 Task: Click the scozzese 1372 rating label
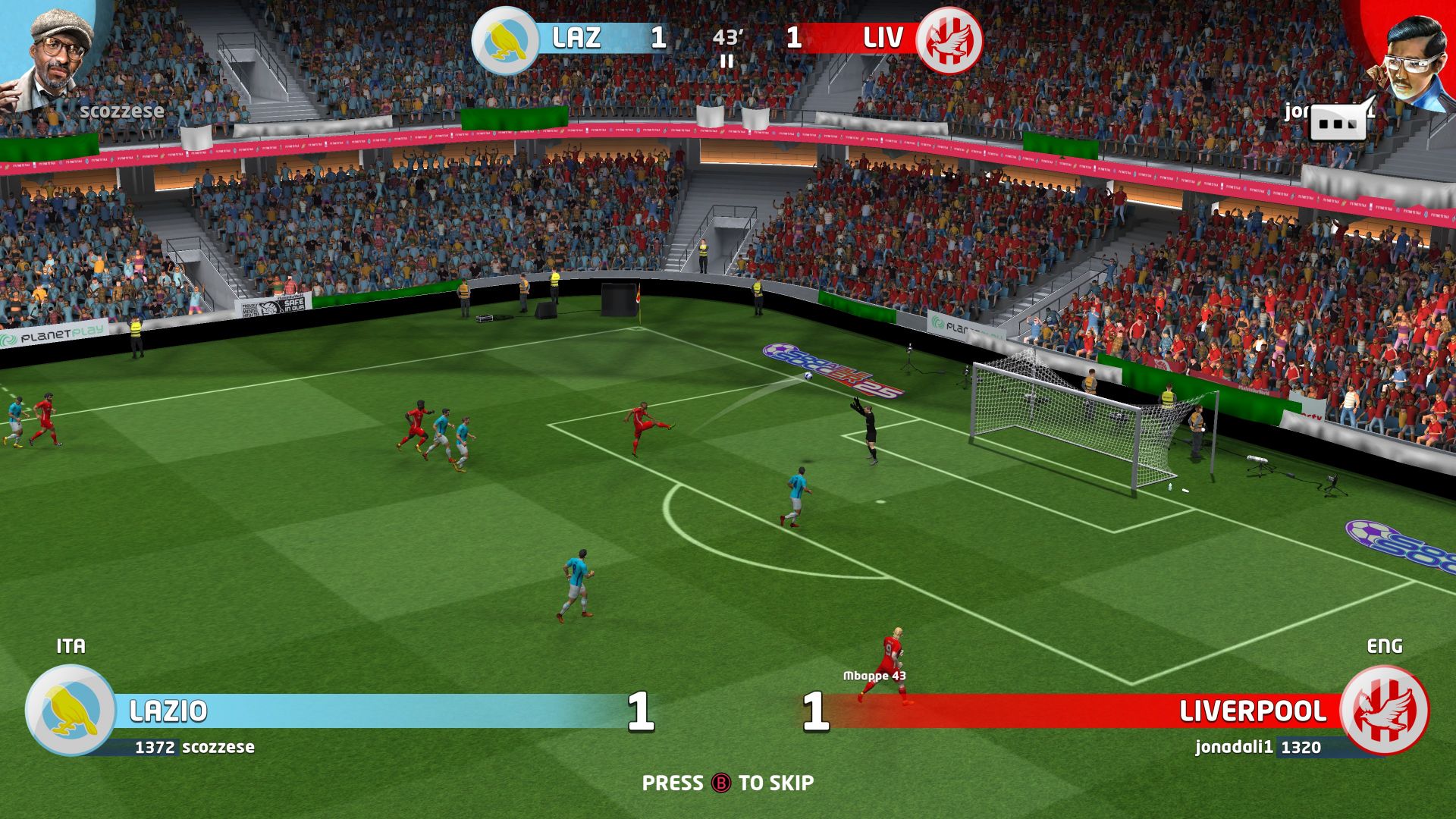[195, 746]
